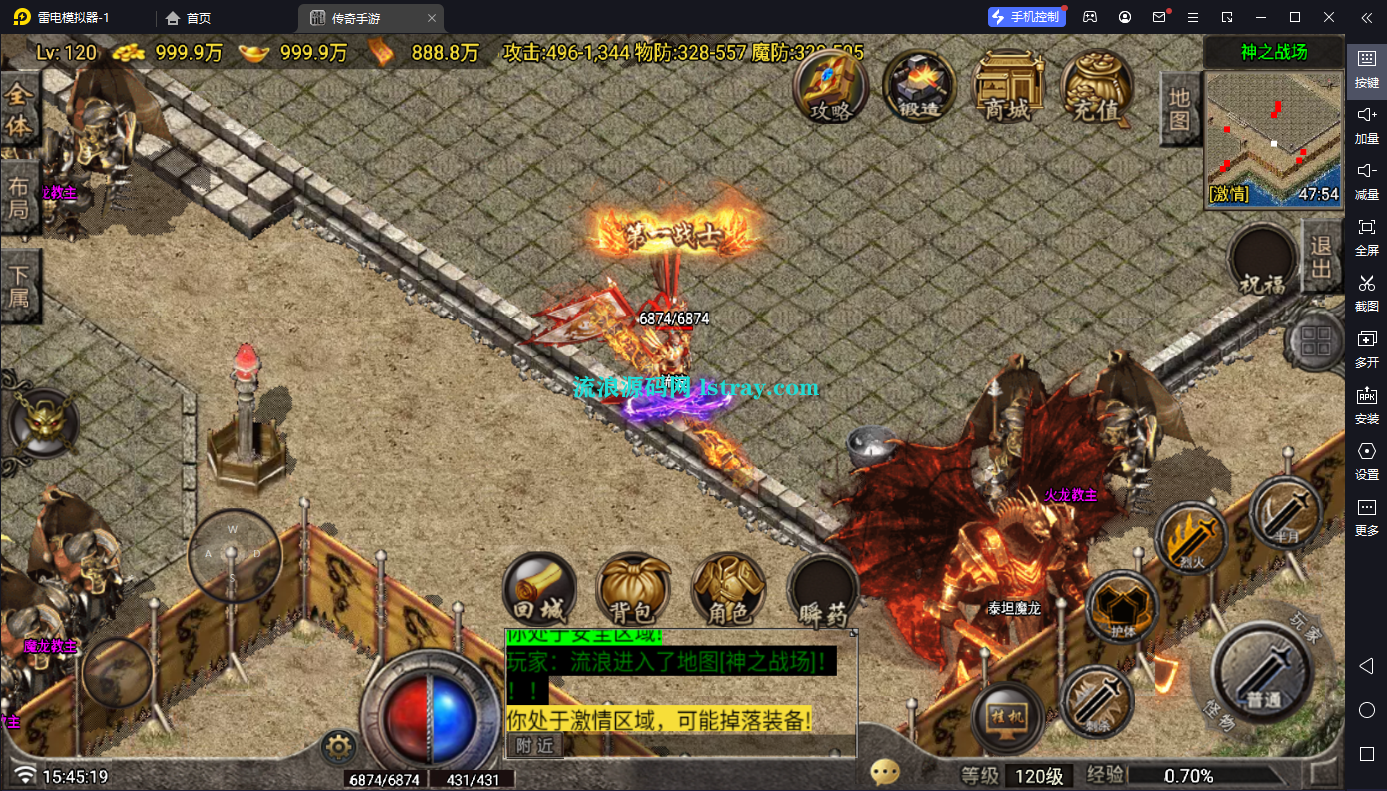The height and width of the screenshot is (791, 1387).
Task: Click the 退出 exit button
Action: [x=1321, y=256]
